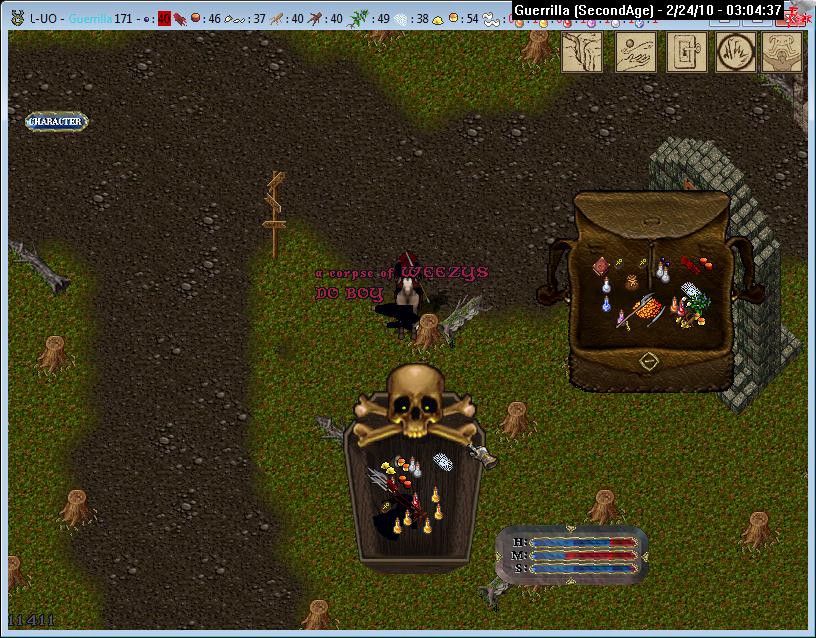816x638 pixels.
Task: Select the horned figure spell icon
Action: click(x=787, y=52)
